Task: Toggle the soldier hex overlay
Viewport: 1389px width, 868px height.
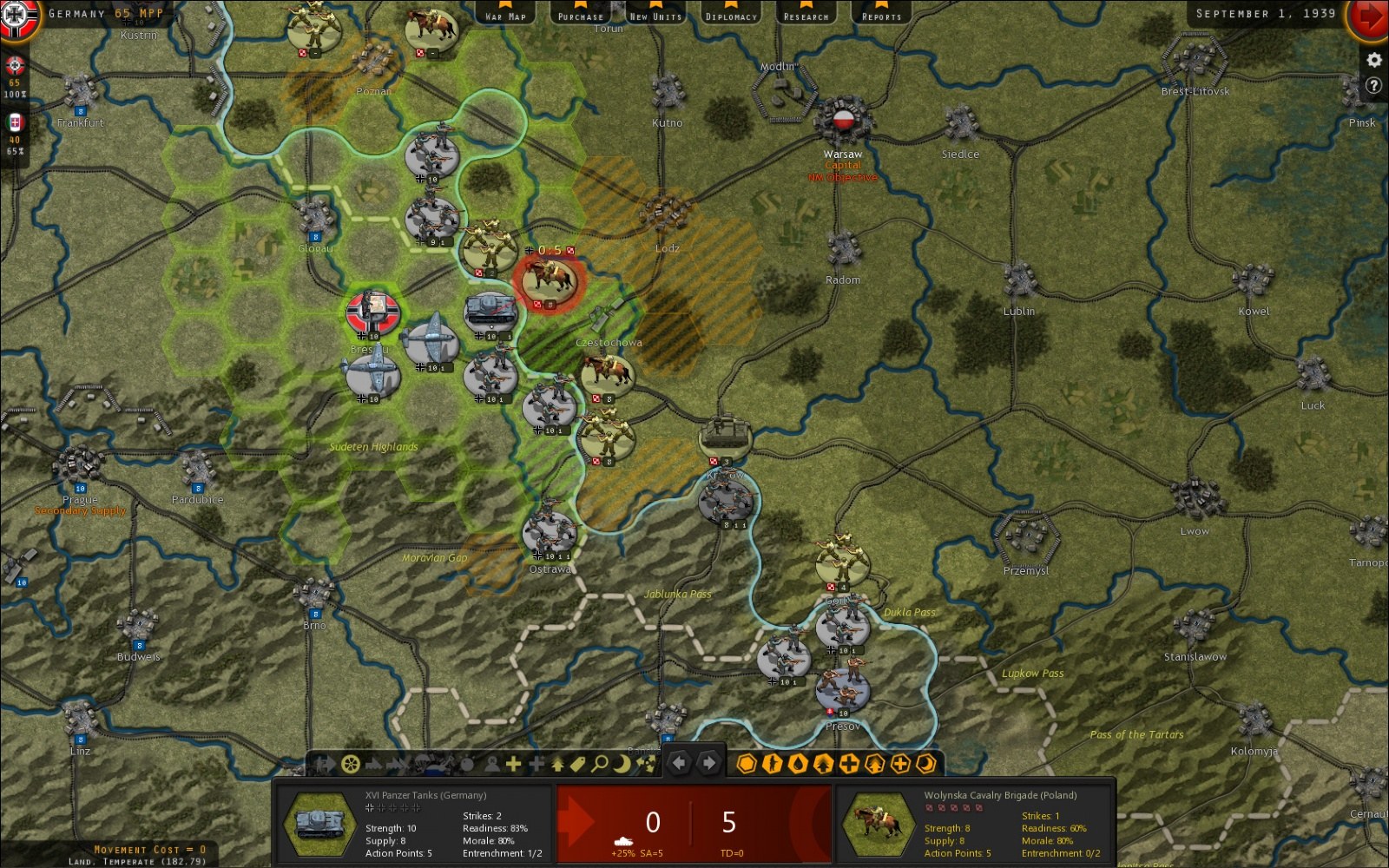Action: 772,764
